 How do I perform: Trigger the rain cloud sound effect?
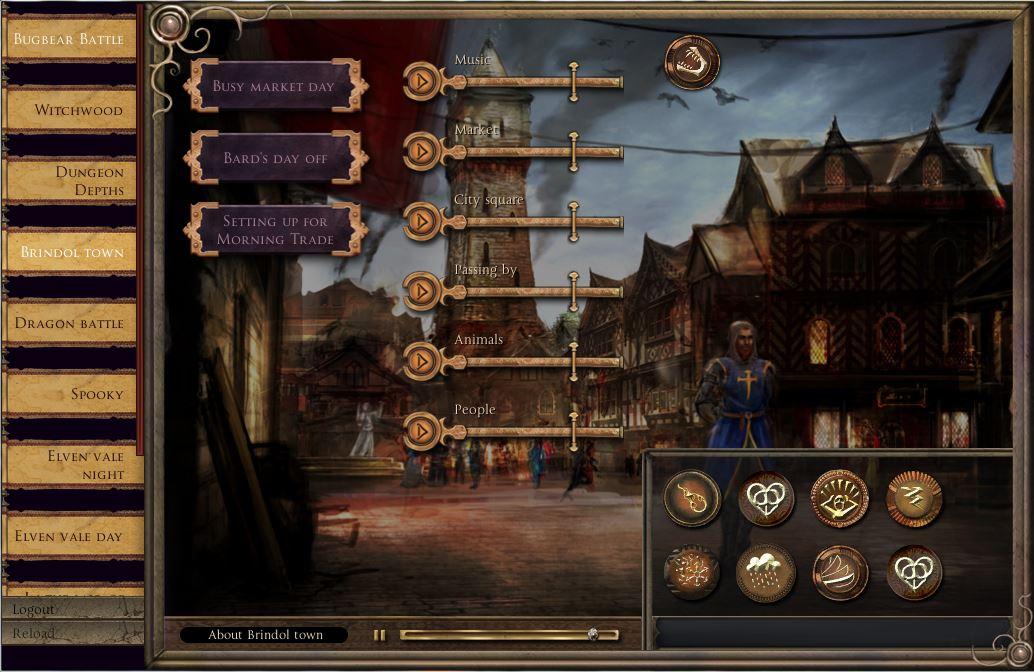pos(766,573)
